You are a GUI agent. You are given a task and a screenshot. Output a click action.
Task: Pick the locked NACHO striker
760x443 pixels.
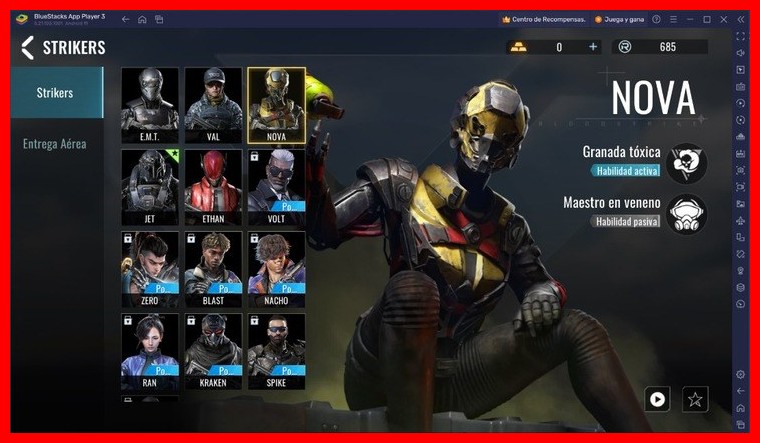tap(276, 269)
